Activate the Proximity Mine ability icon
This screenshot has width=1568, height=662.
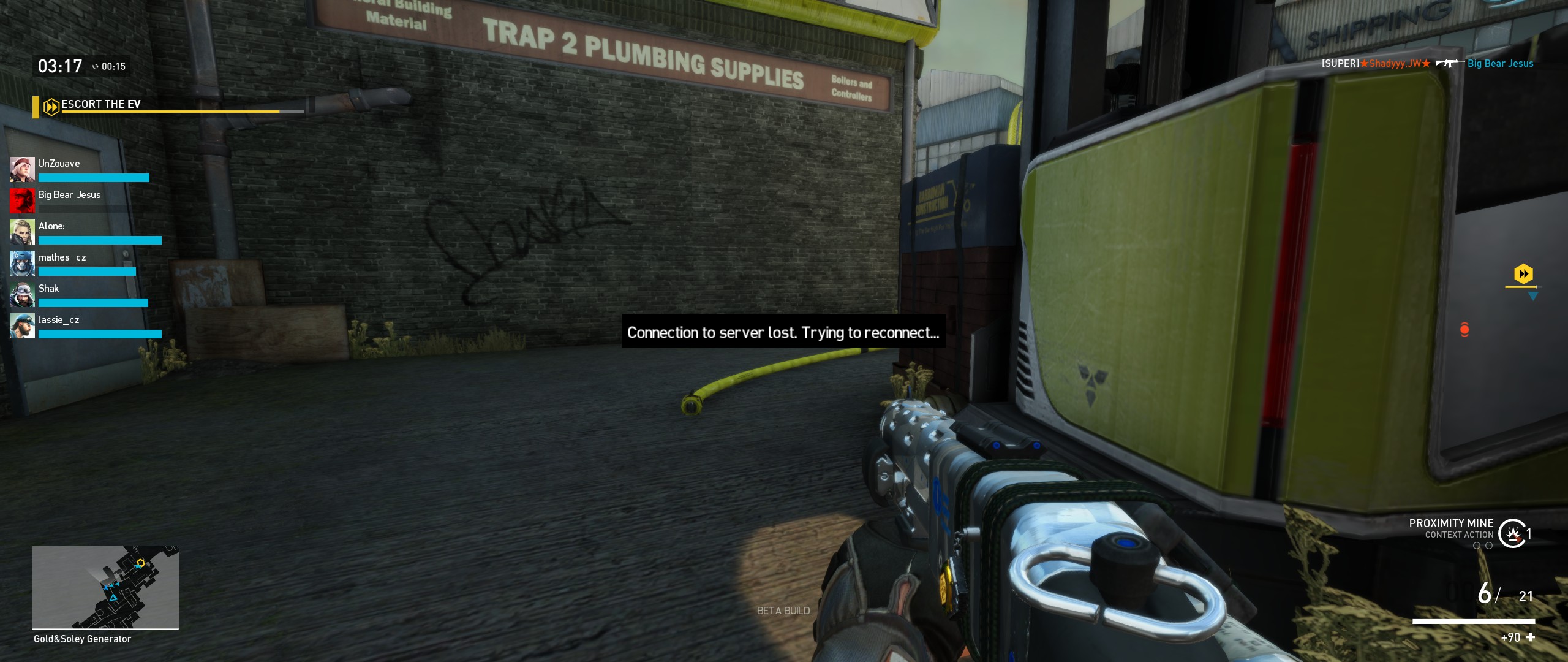coord(1513,533)
